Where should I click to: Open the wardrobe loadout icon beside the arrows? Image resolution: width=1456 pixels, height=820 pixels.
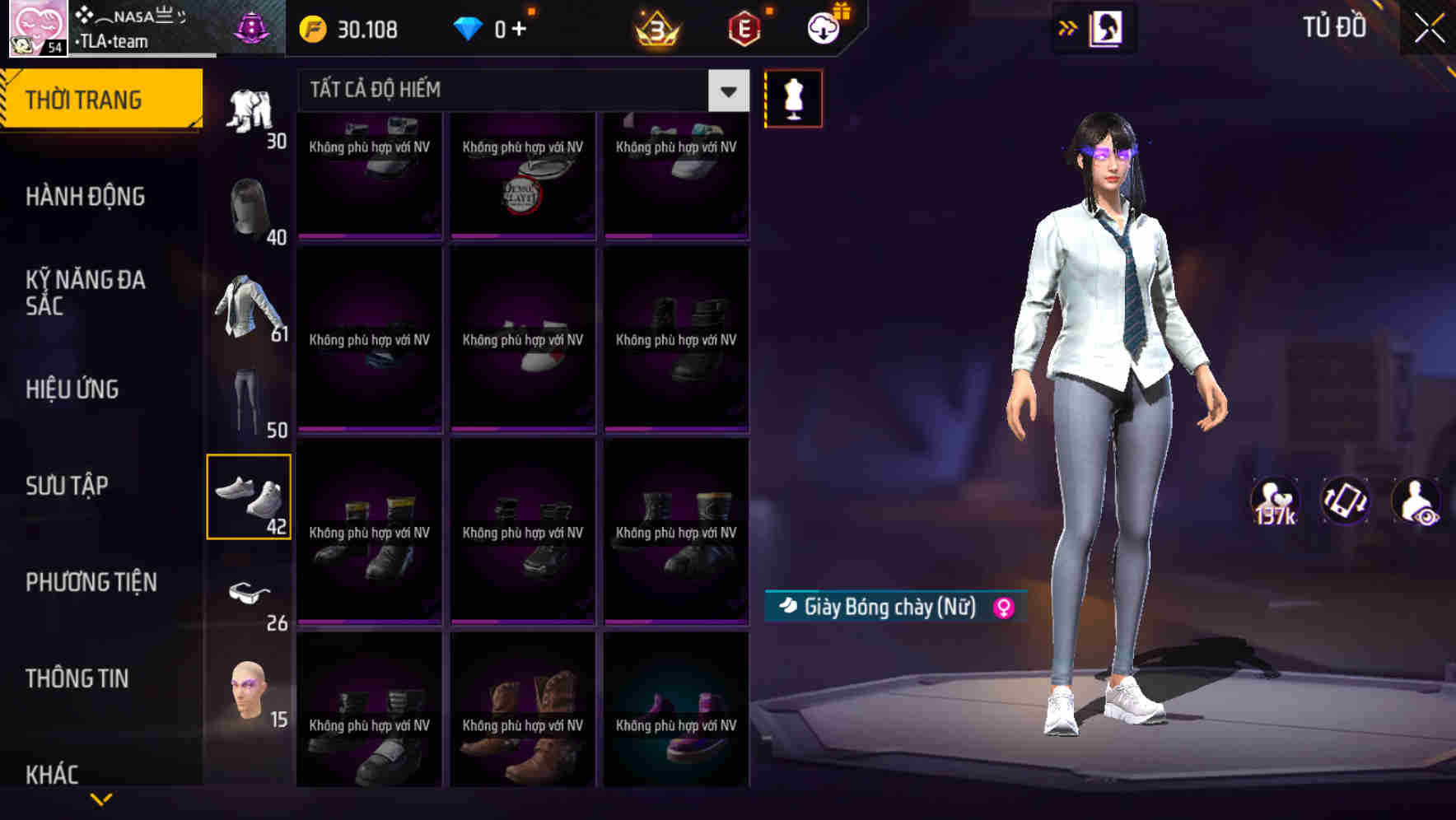click(x=1106, y=27)
